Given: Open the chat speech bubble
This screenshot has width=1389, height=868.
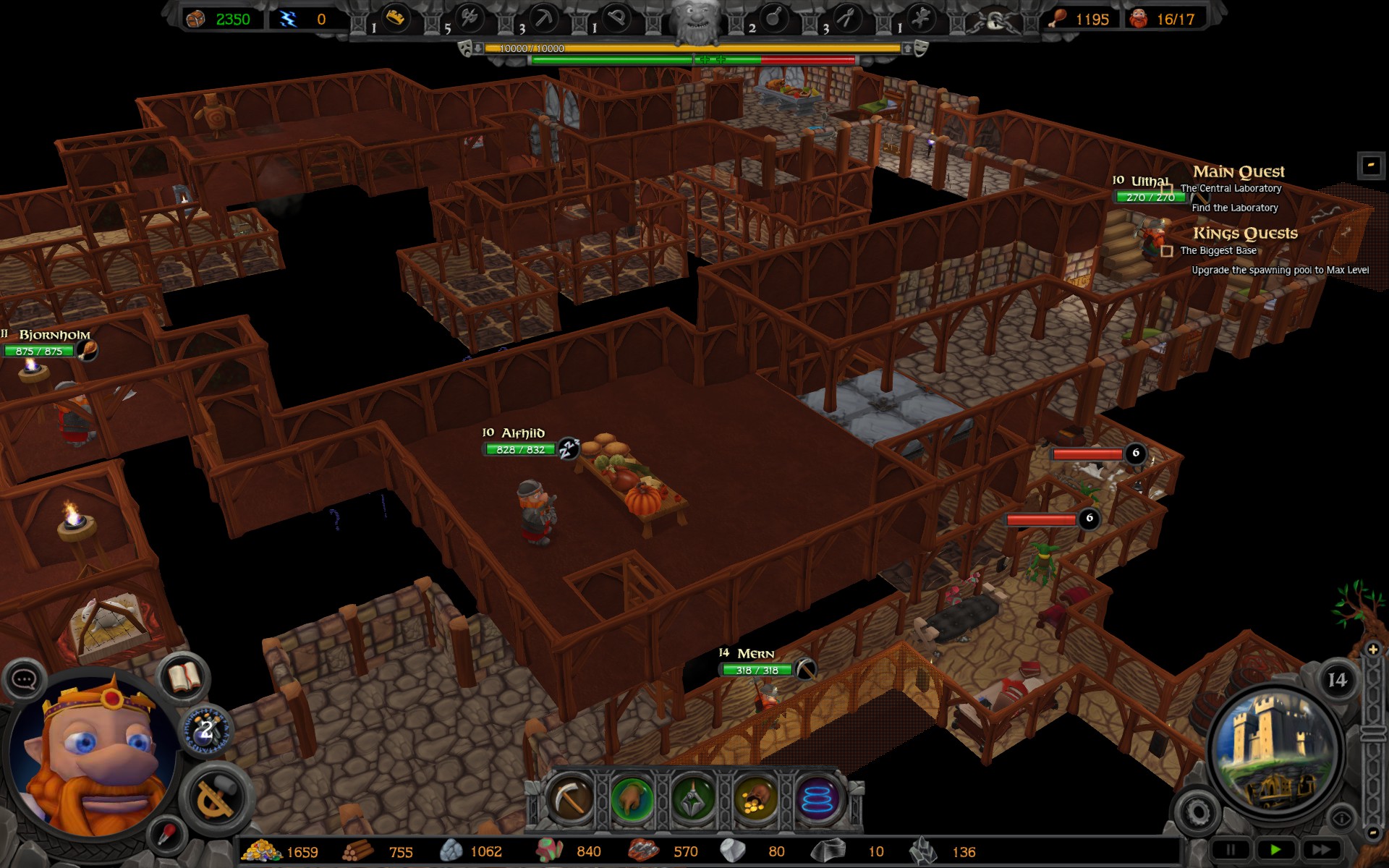Looking at the screenshot, I should tap(25, 679).
